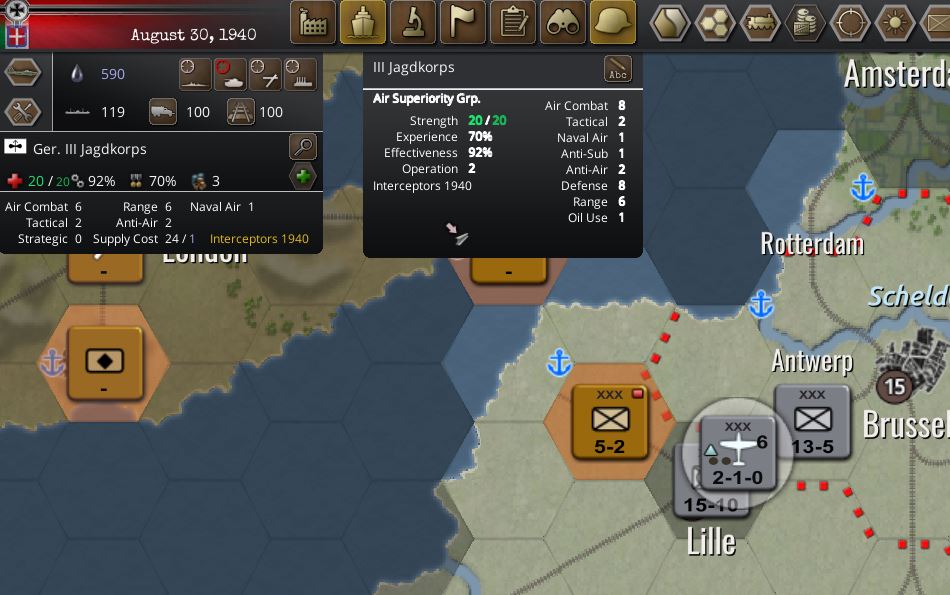Click the warship hexagon button
The width and height of the screenshot is (950, 595).
[23, 74]
